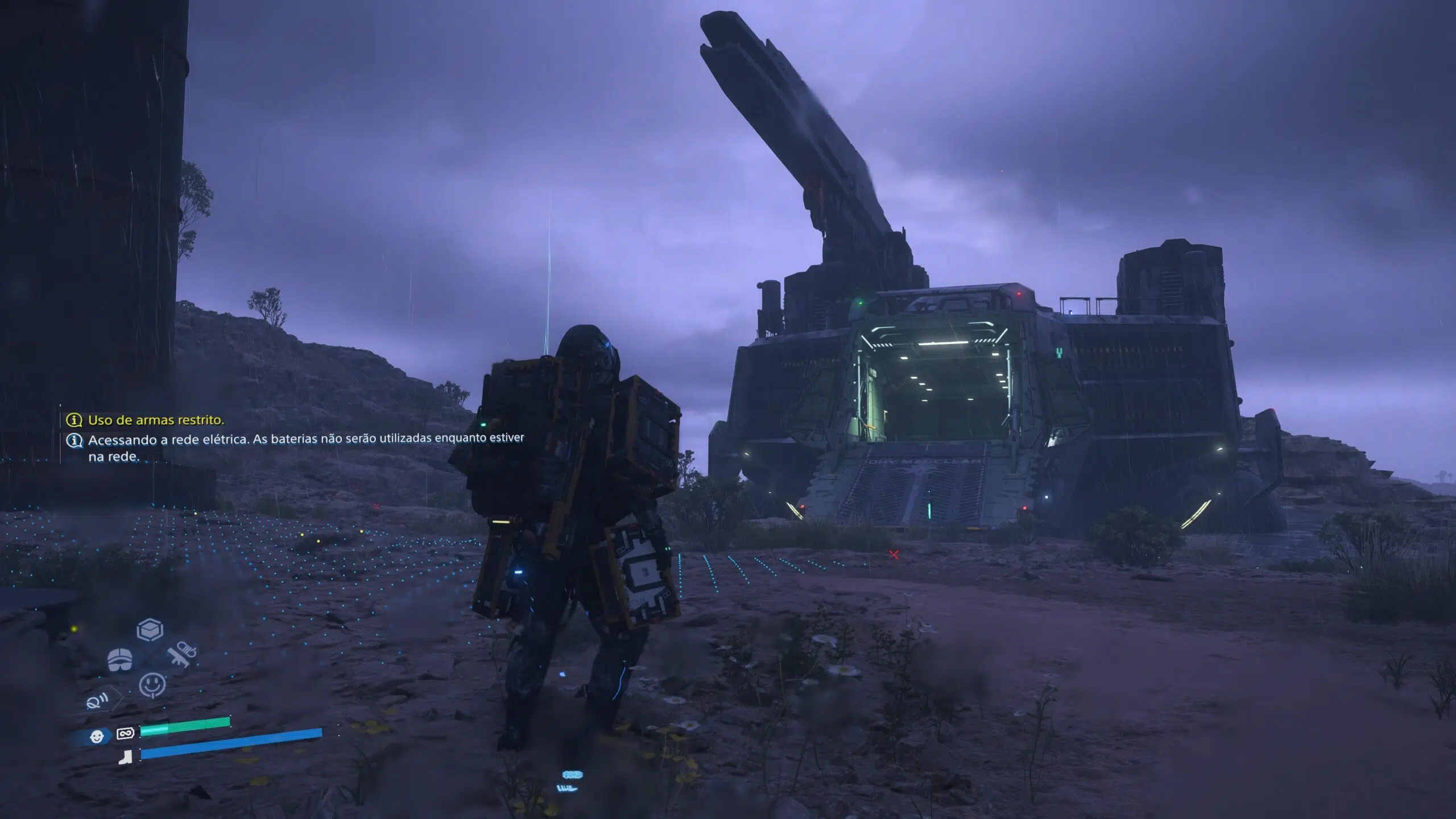
Task: Click the white boot icon
Action: (x=125, y=757)
